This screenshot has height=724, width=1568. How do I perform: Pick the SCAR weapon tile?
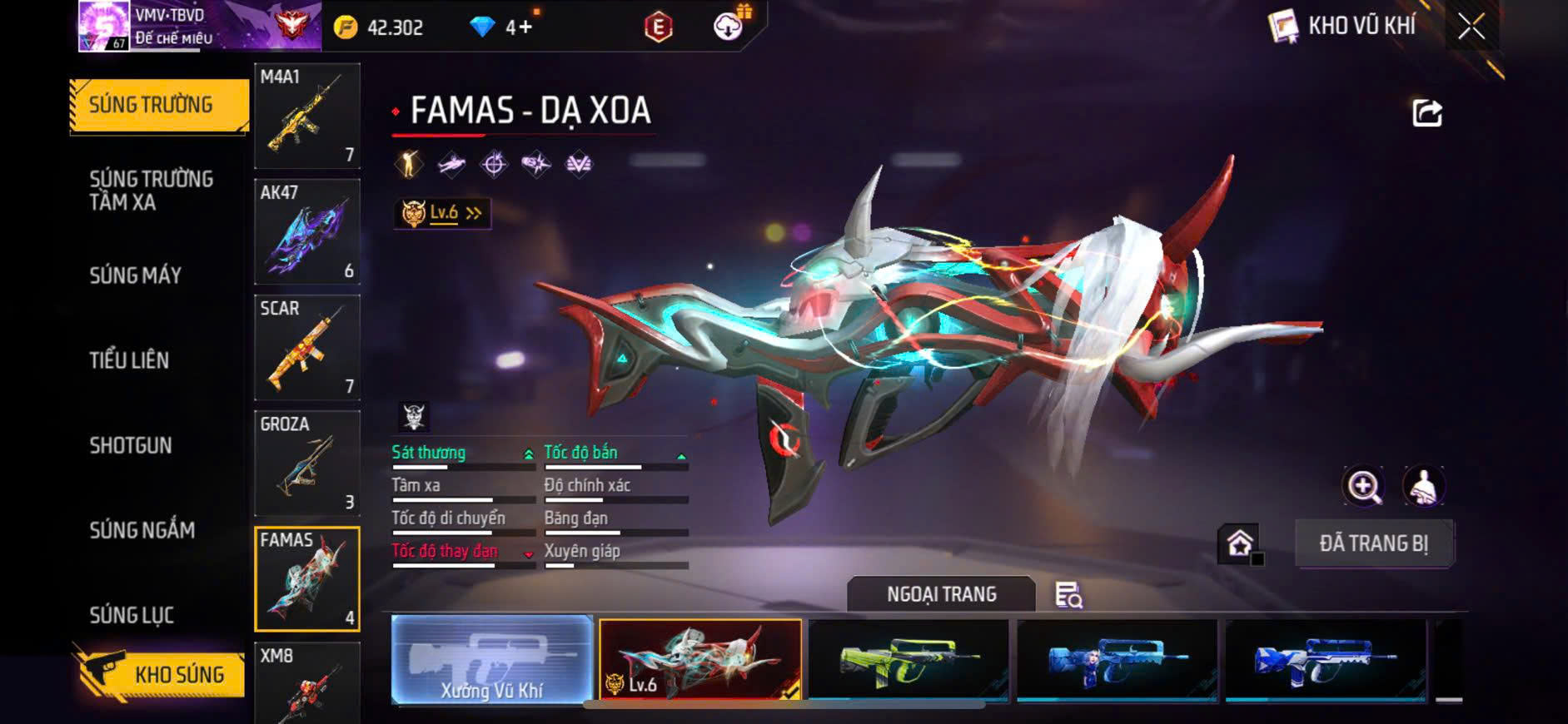coord(307,347)
